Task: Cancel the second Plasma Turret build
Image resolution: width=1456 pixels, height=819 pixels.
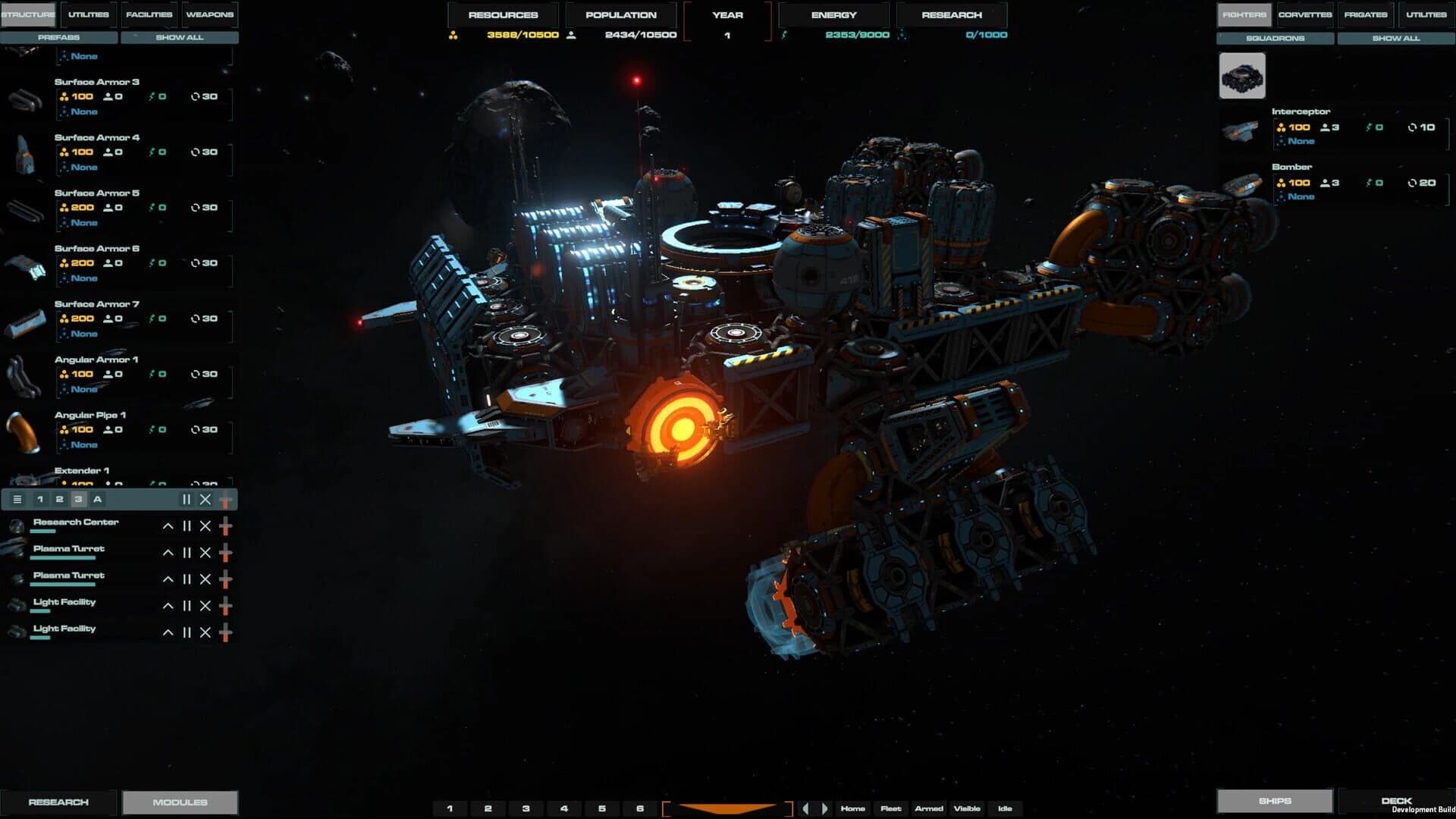Action: (204, 579)
